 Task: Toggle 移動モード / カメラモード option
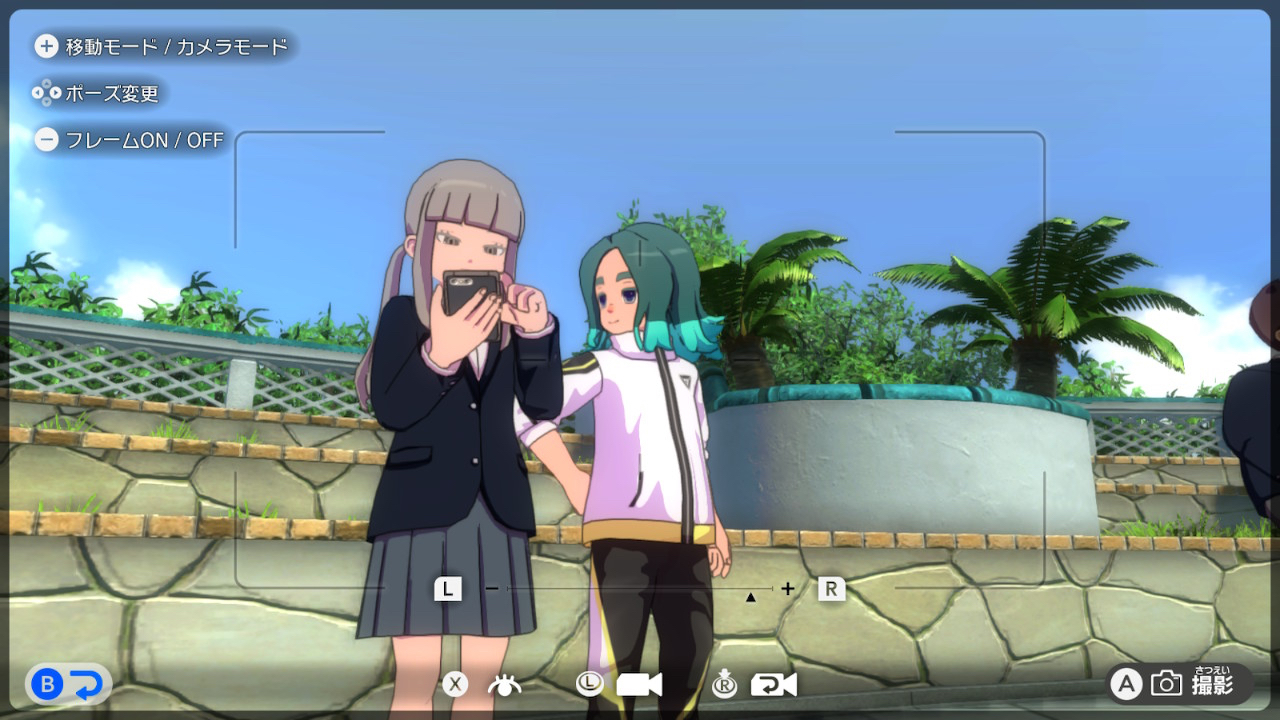pyautogui.click(x=162, y=46)
